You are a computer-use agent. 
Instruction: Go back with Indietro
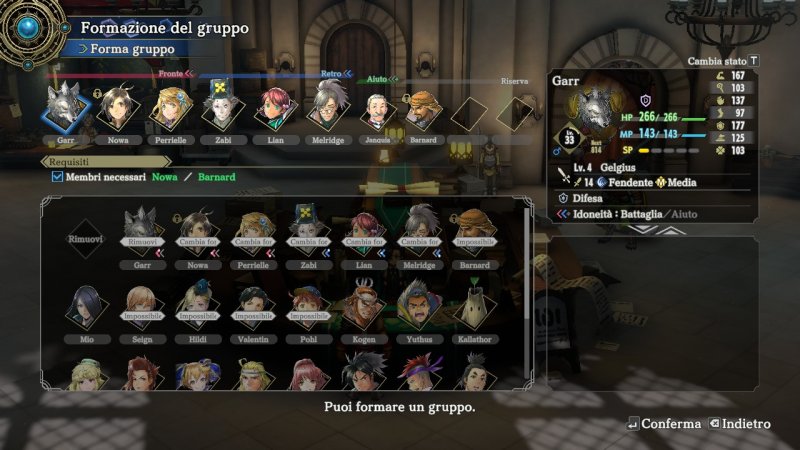[740, 424]
